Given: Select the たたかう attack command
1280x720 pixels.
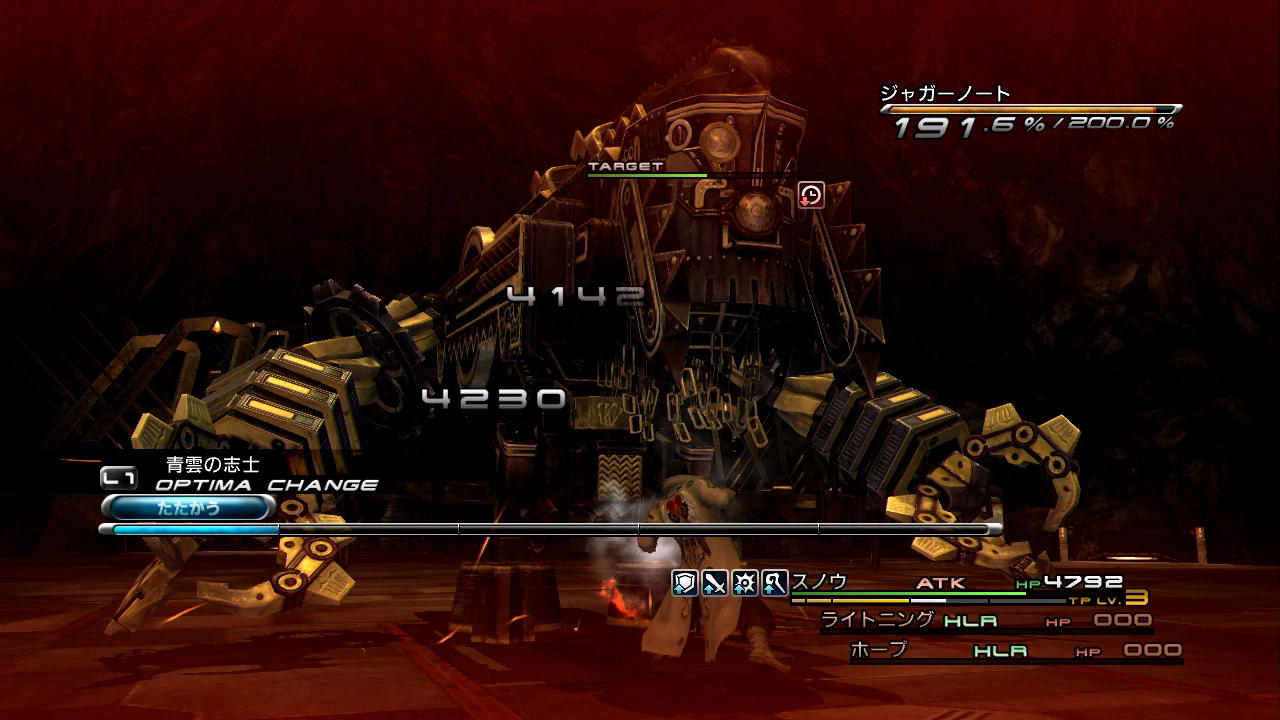Looking at the screenshot, I should (x=188, y=507).
